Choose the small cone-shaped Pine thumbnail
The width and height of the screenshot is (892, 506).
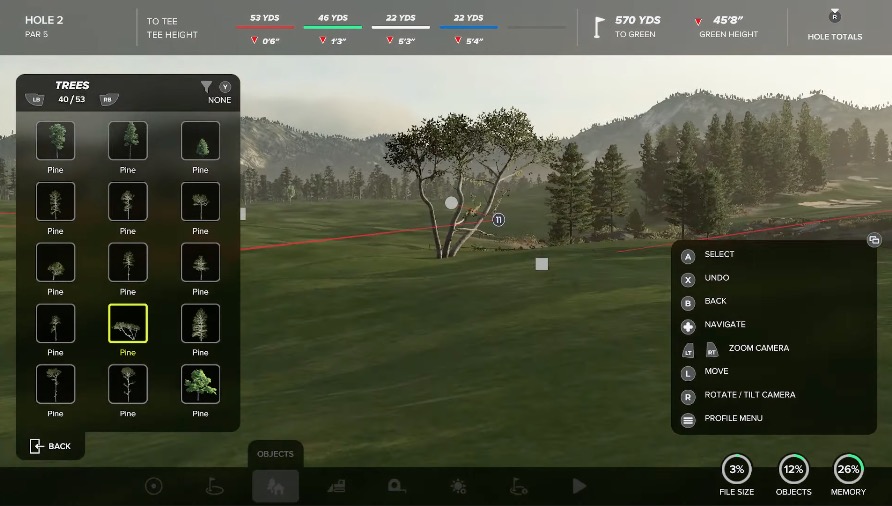(200, 141)
